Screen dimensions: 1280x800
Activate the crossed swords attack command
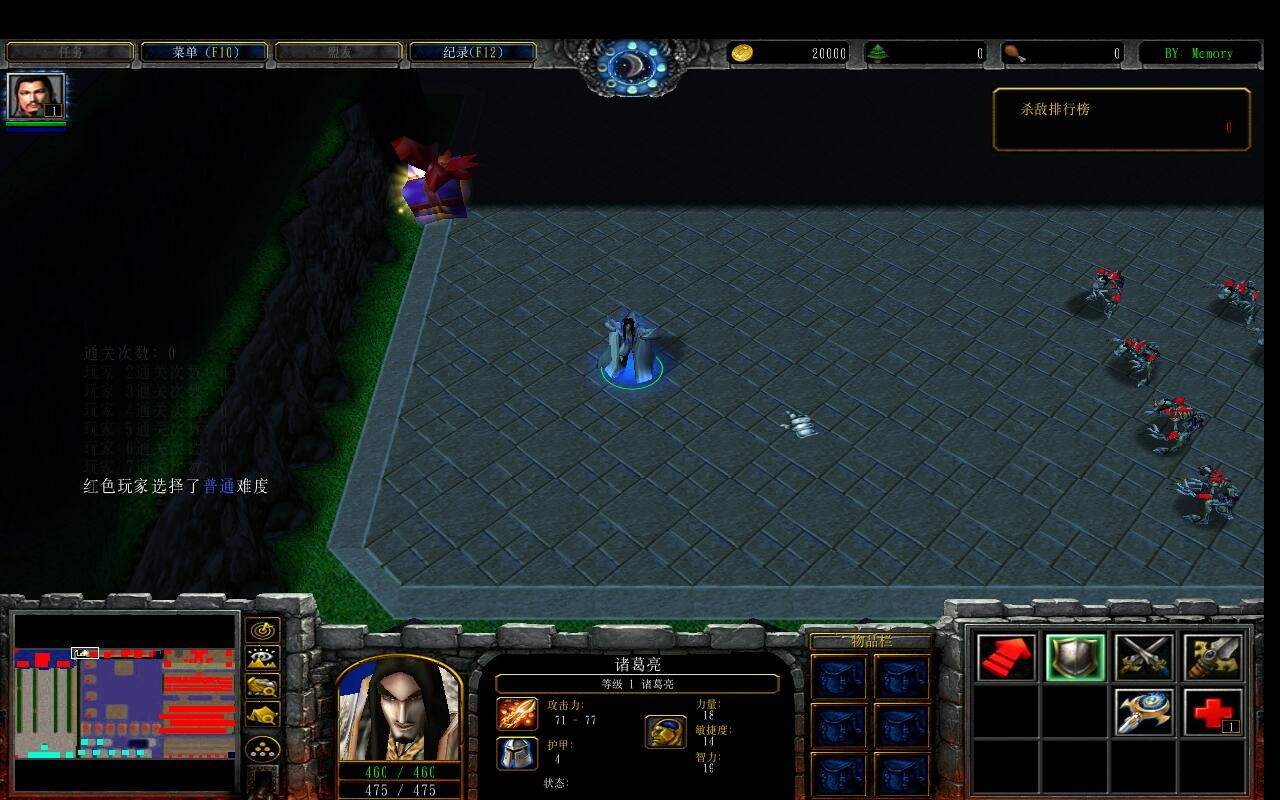click(1144, 658)
